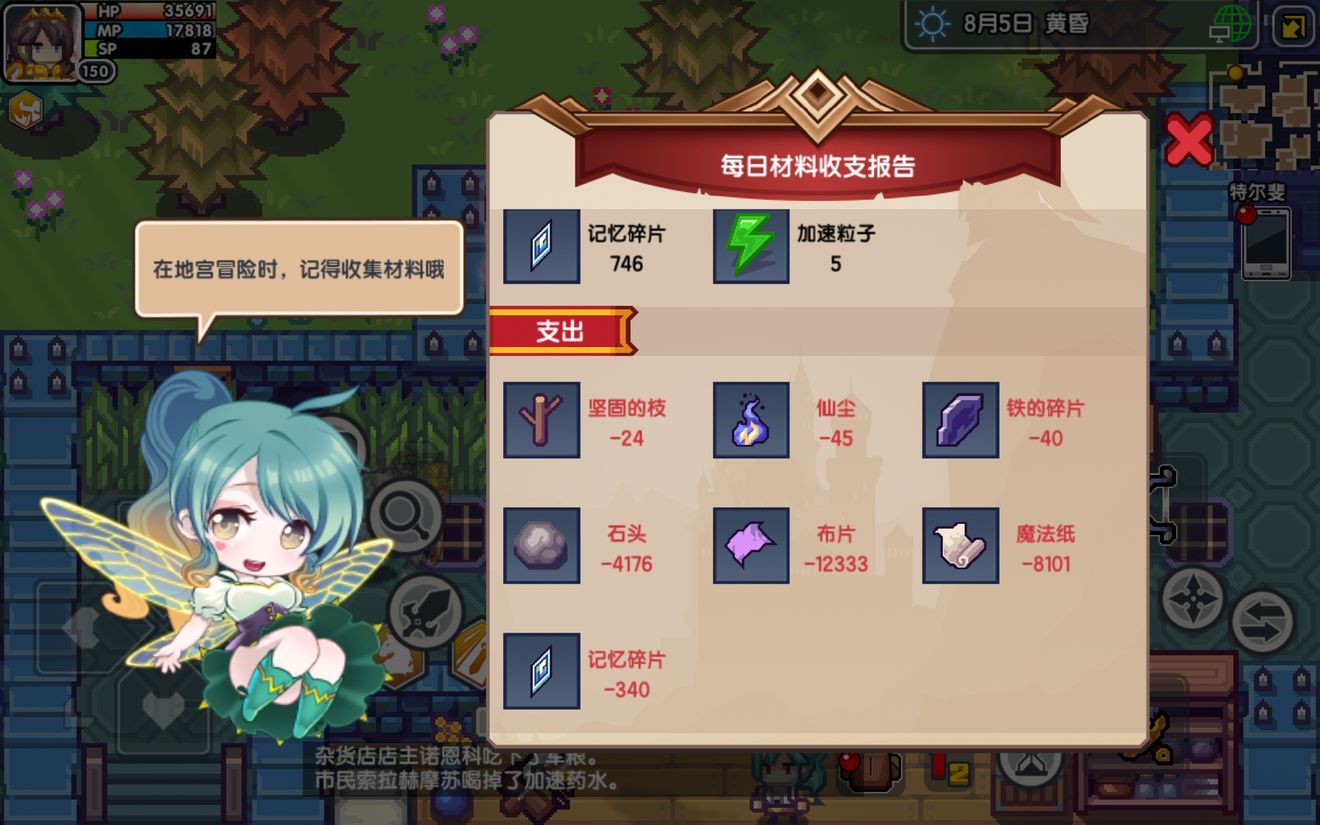Tap the 魔法纸 magic paper icon
Screen dimensions: 1320x825
960,547
